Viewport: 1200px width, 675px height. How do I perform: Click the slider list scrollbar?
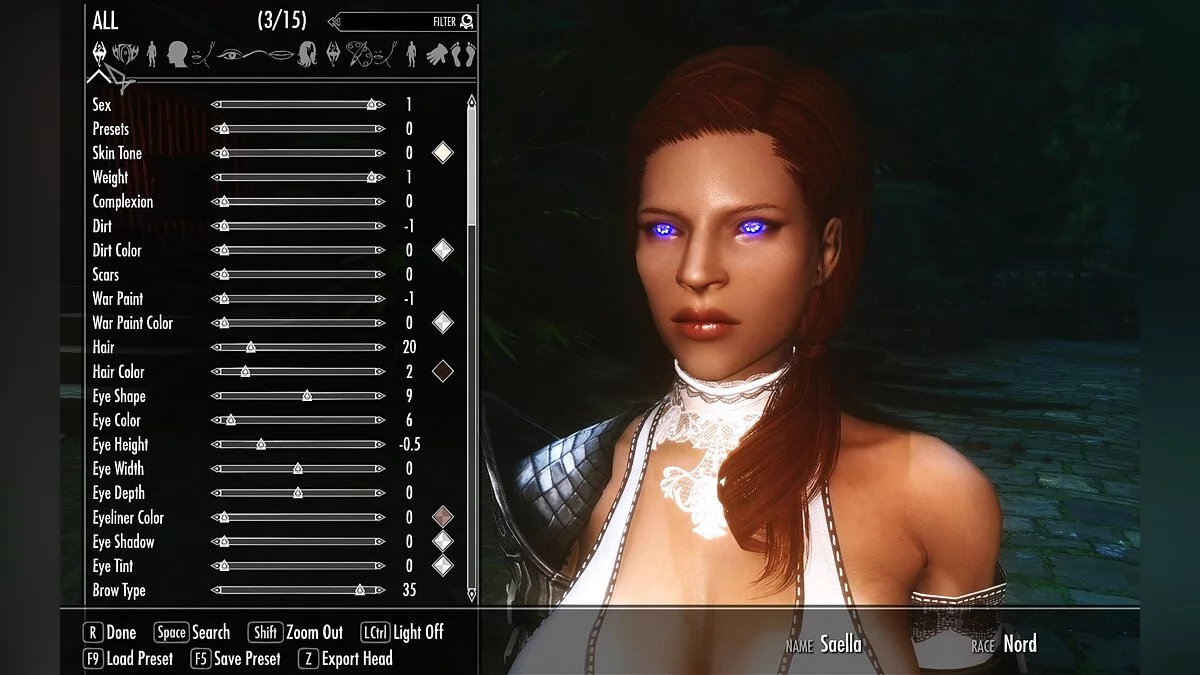coord(471,160)
